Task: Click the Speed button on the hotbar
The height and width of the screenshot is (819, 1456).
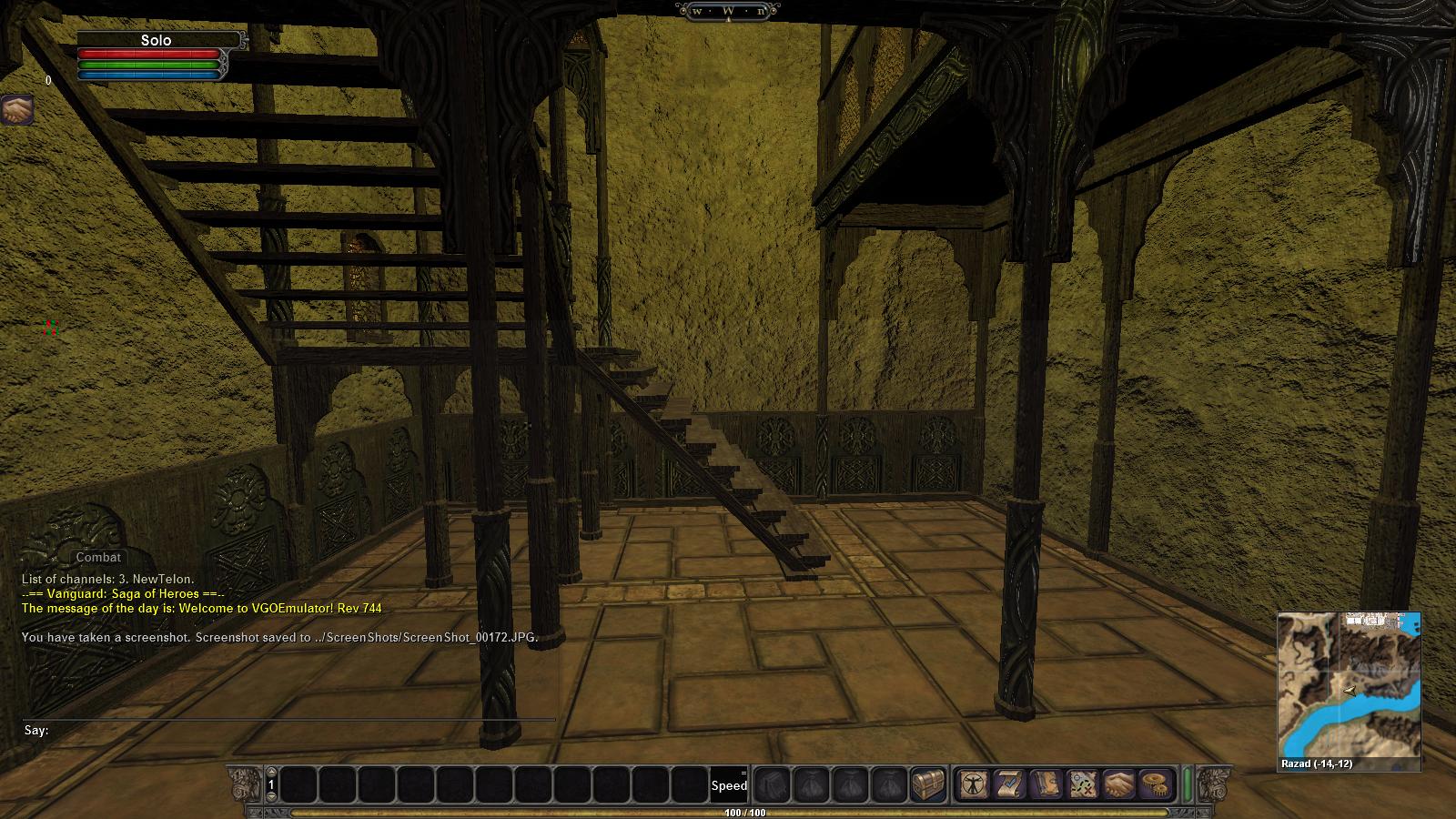Action: click(x=729, y=784)
